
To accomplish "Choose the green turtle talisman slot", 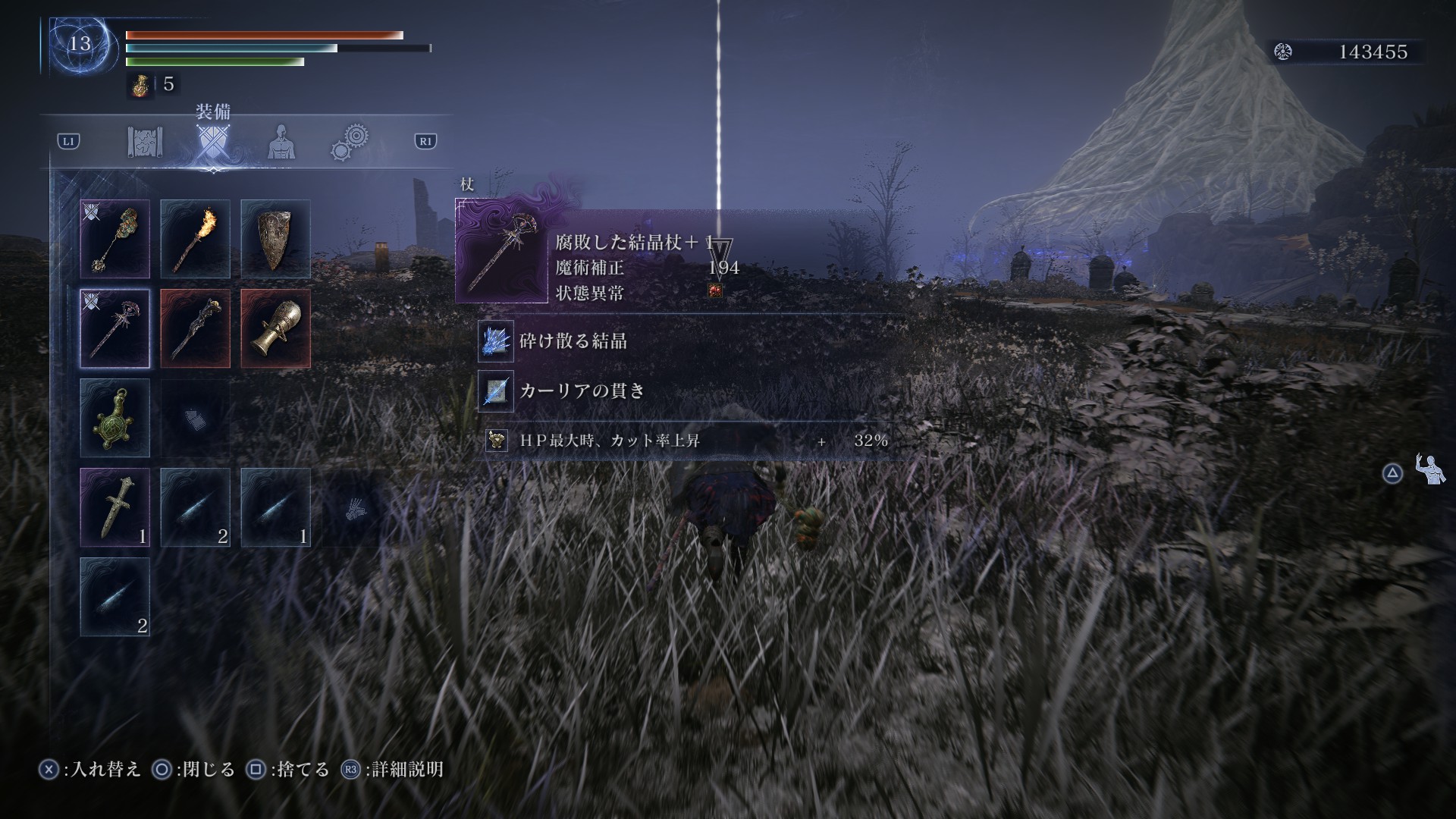I will 115,418.
